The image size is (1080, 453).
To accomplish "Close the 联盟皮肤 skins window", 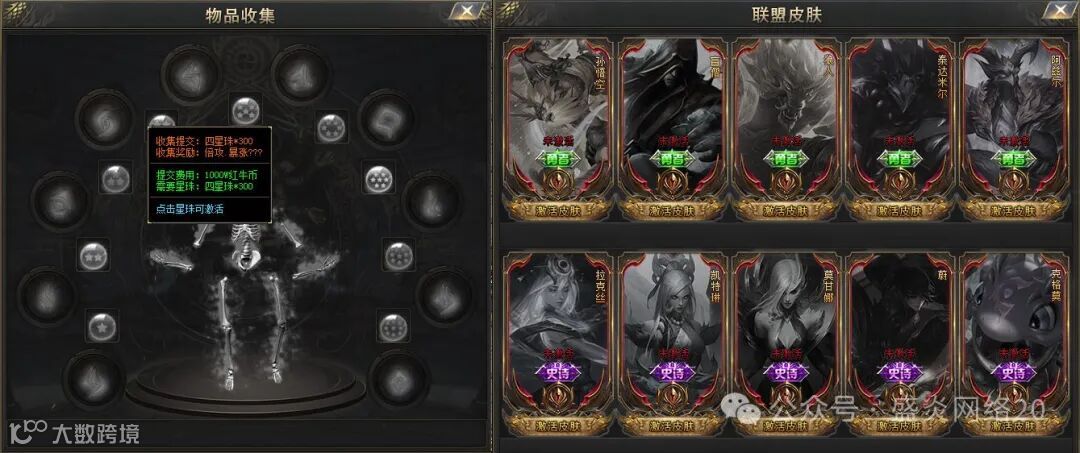I will click(1055, 12).
